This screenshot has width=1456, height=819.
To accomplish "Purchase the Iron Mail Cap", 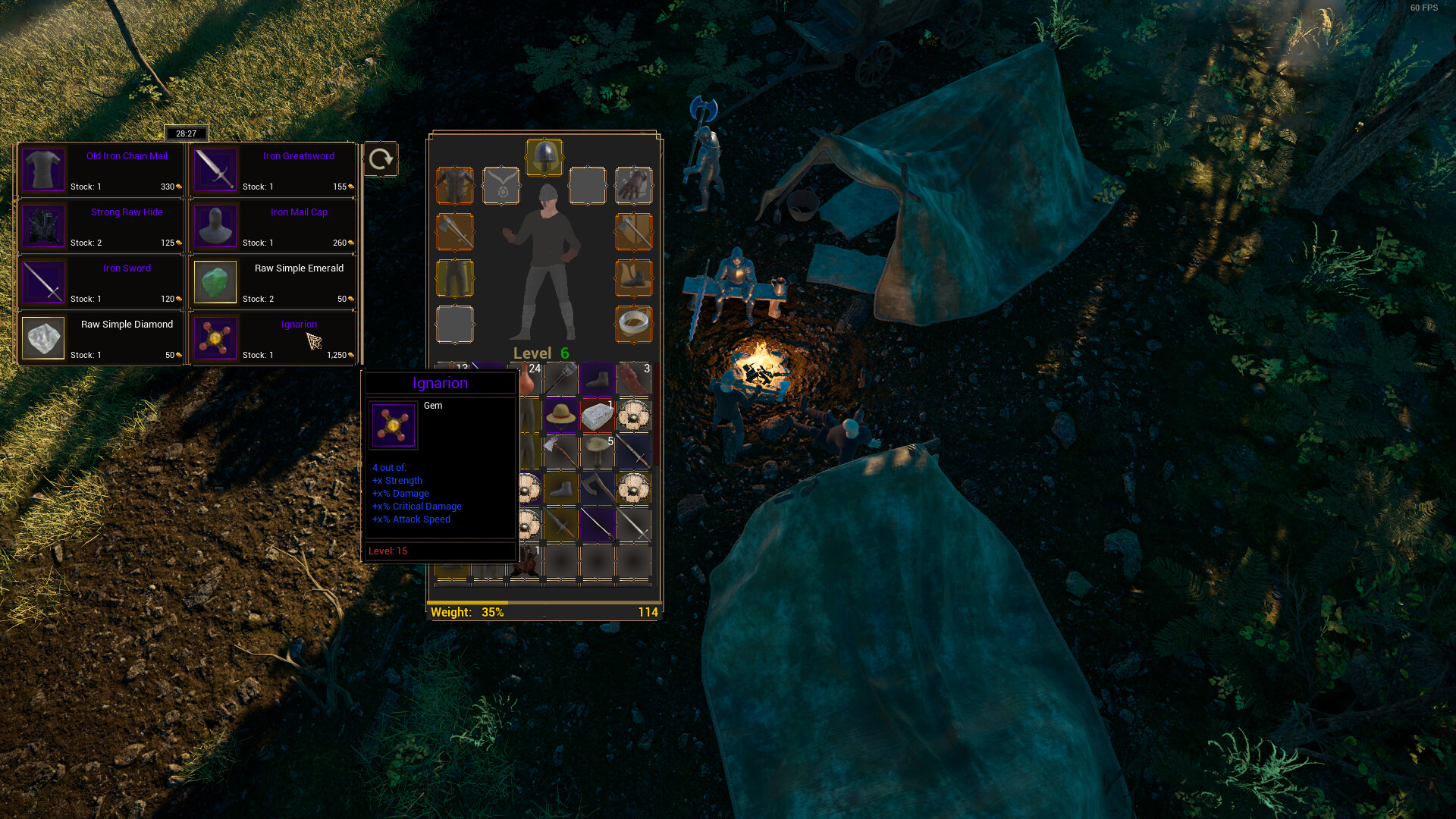I will tap(273, 226).
